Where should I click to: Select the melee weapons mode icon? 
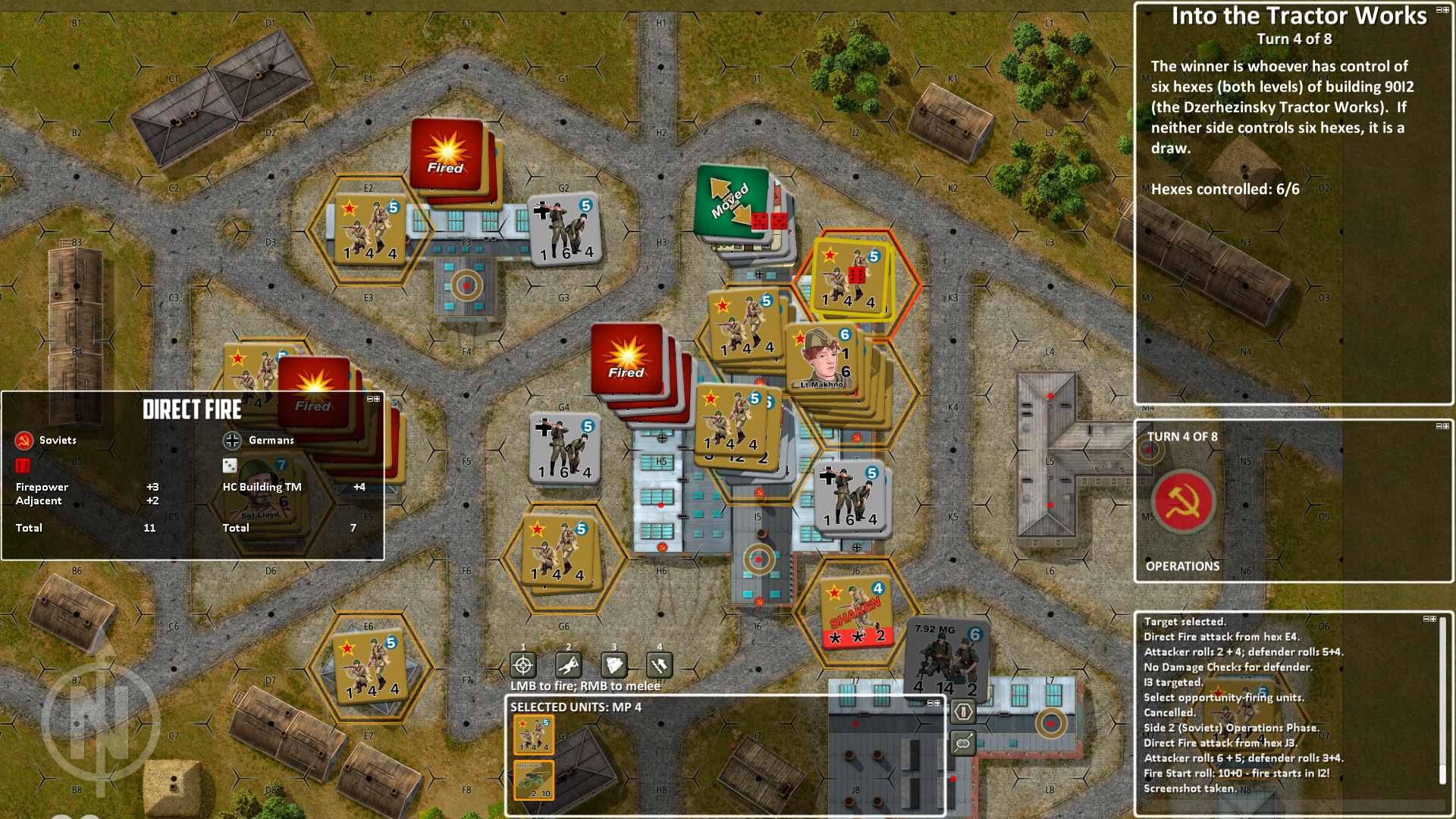click(x=659, y=664)
